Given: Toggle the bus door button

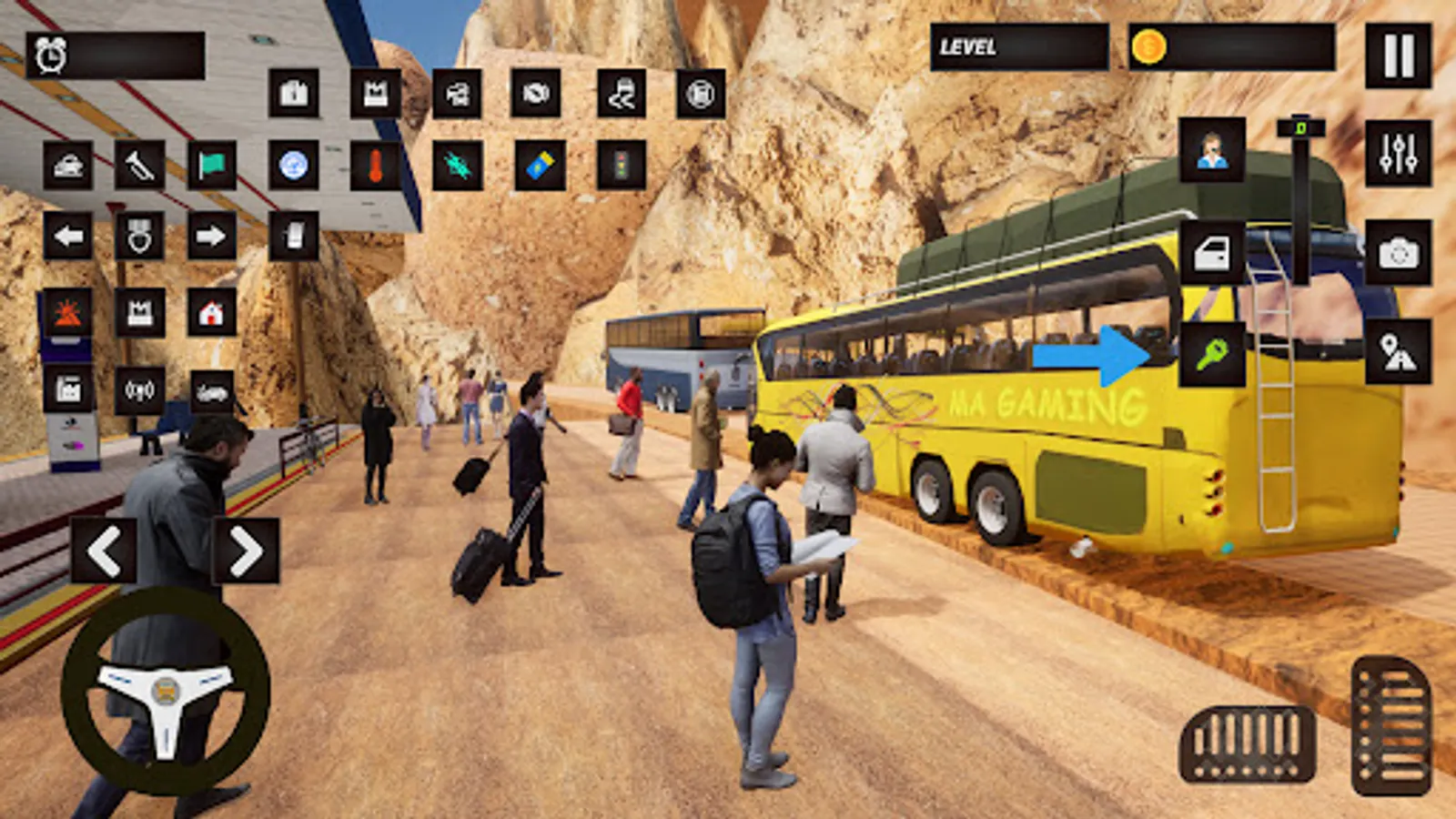Looking at the screenshot, I should (x=1212, y=253).
